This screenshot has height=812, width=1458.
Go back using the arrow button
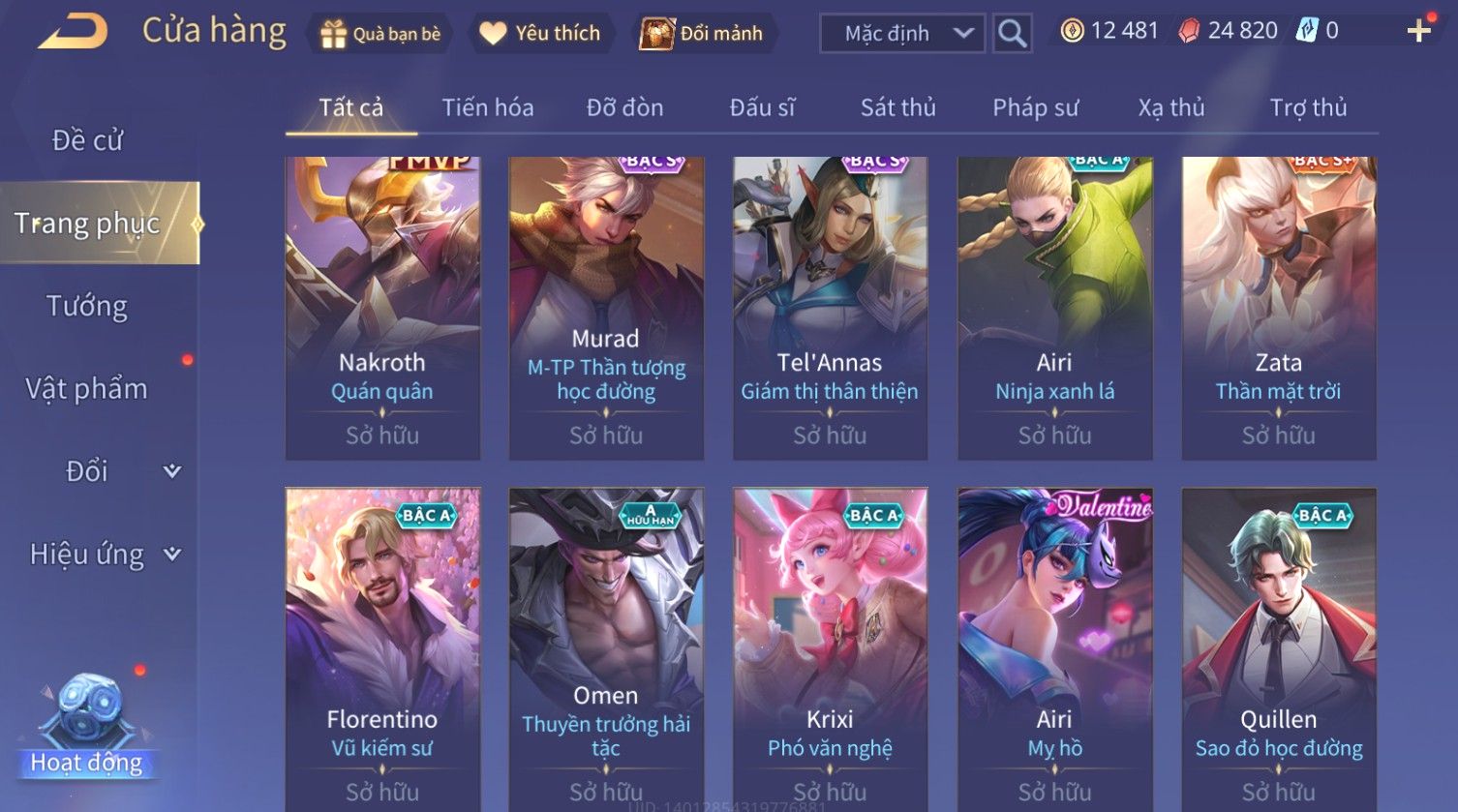coord(73,32)
